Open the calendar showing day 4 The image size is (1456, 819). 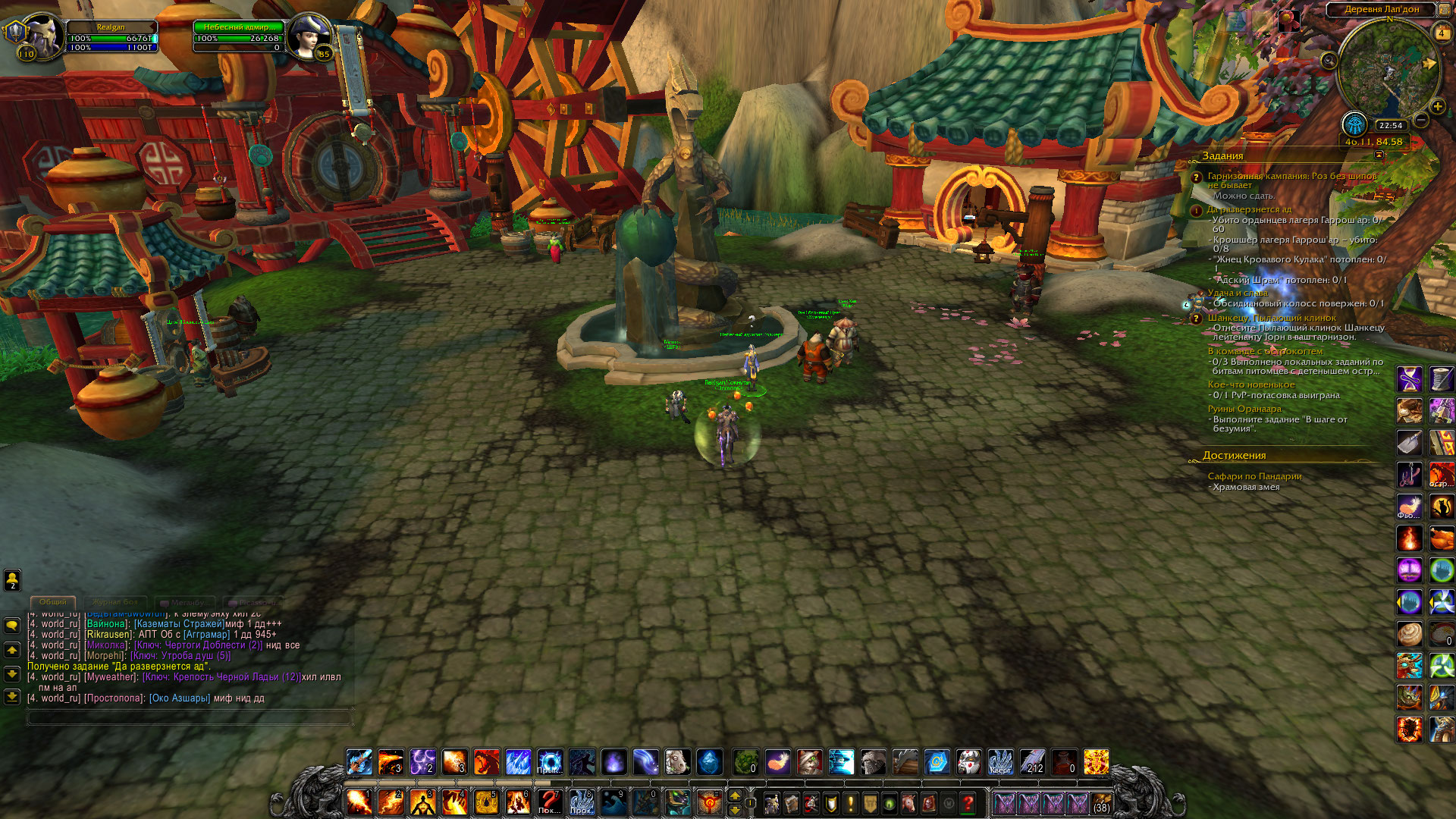(1441, 33)
